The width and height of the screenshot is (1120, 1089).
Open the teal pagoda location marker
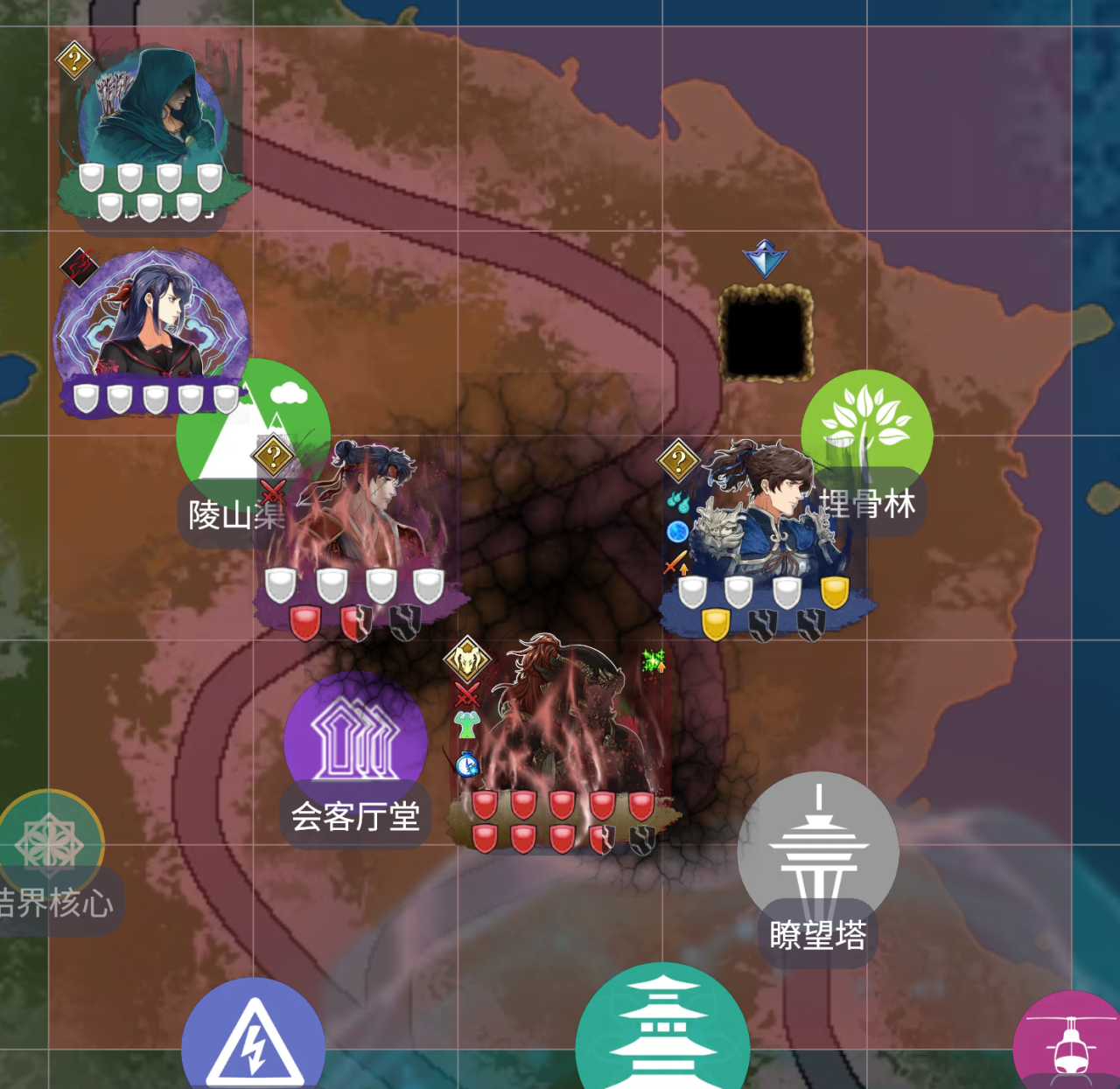(x=662, y=1032)
